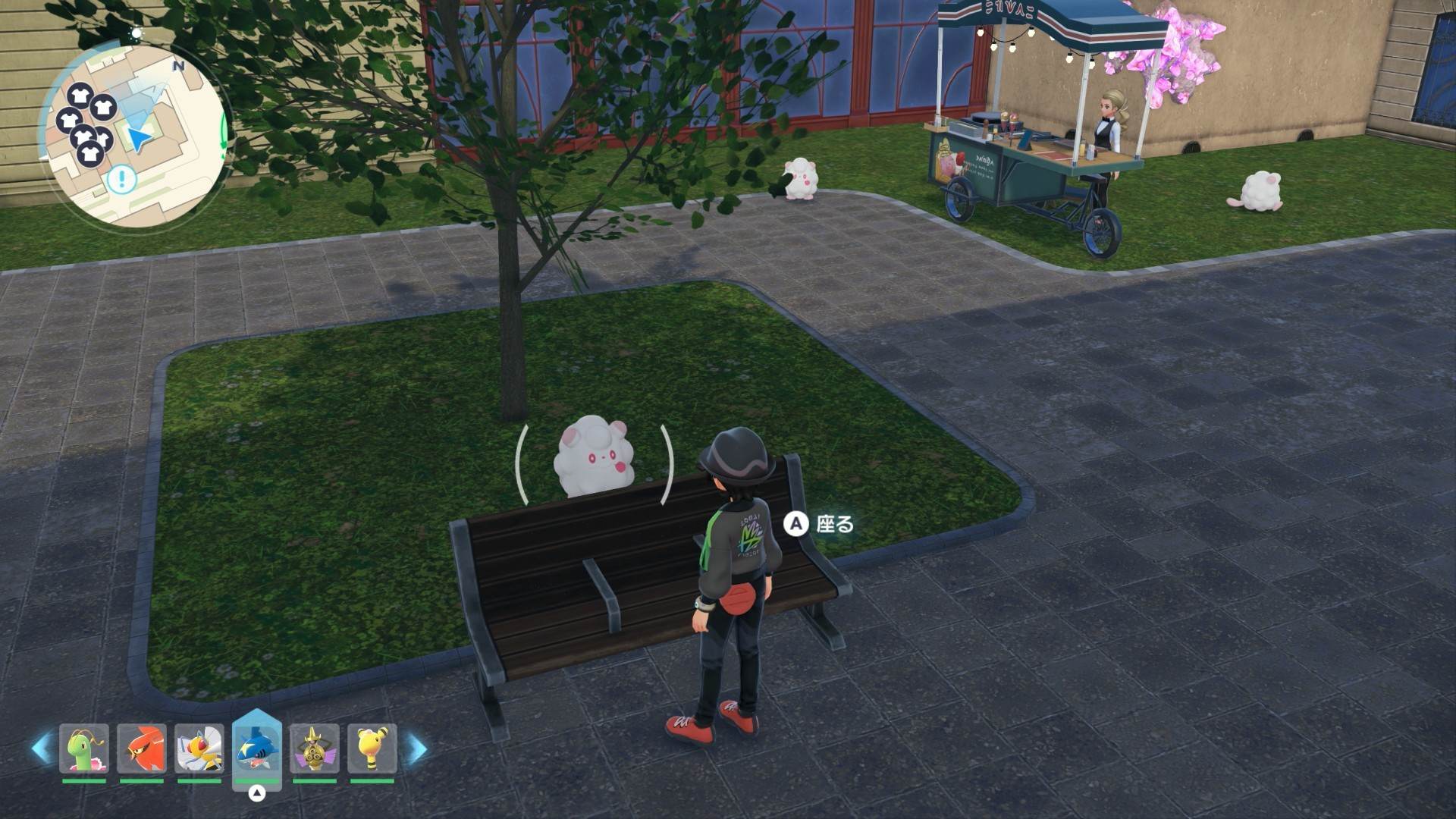Pick Aegislash from the party bar
The image size is (1456, 819).
[315, 749]
